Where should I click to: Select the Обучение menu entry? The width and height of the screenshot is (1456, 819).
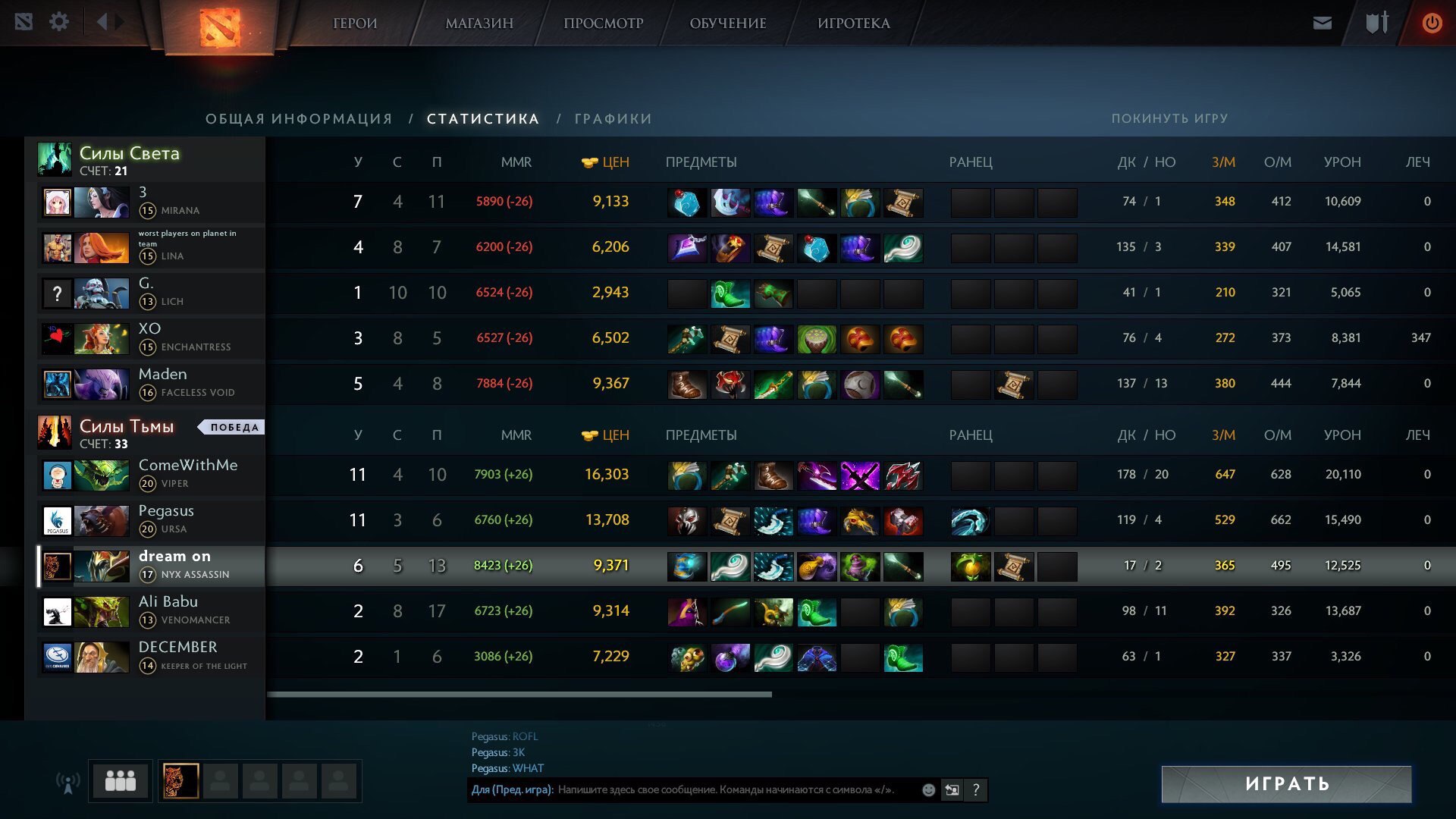point(727,24)
